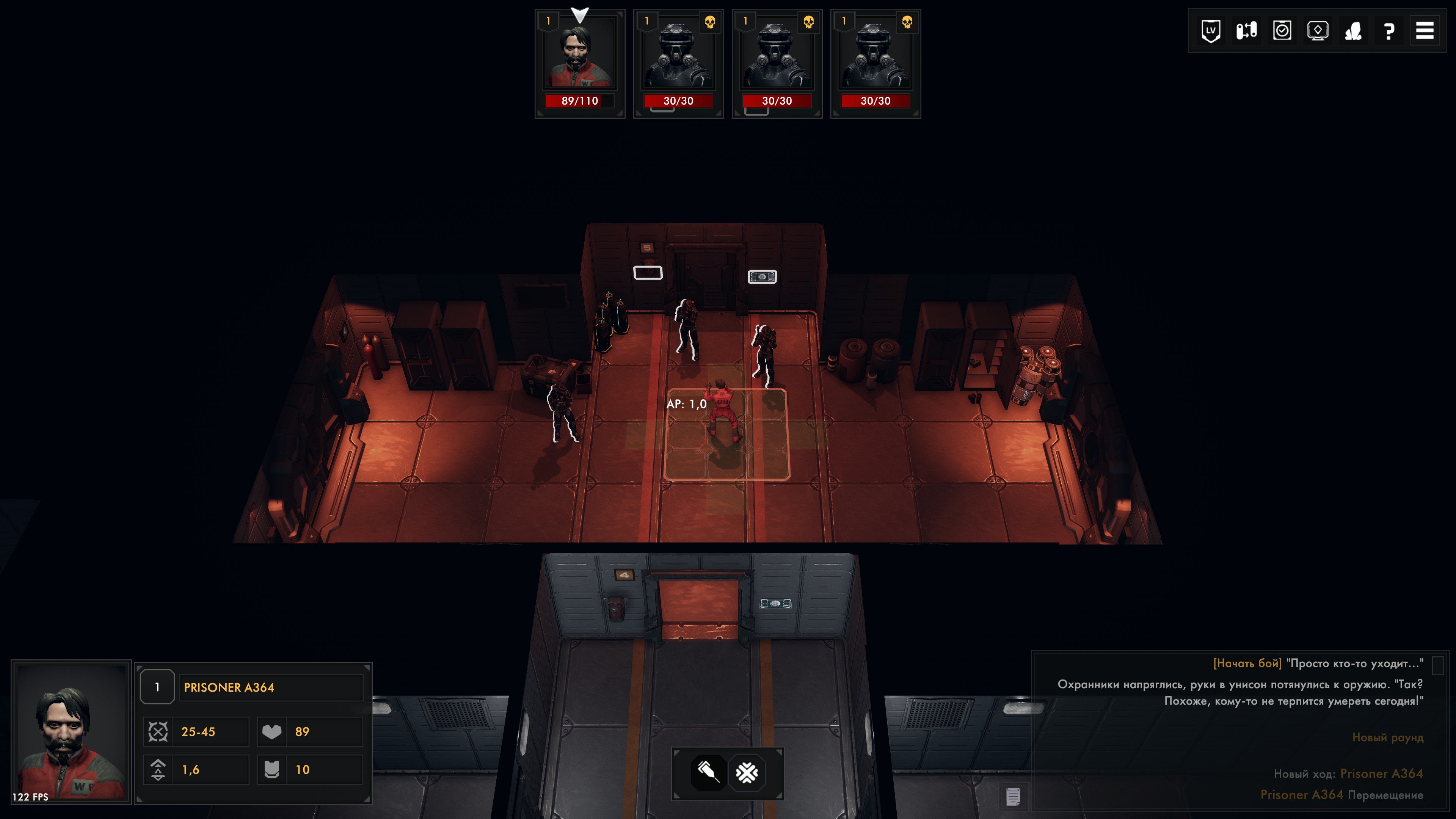Activate the syringe injection ability
This screenshot has height=819, width=1456.
click(x=709, y=772)
